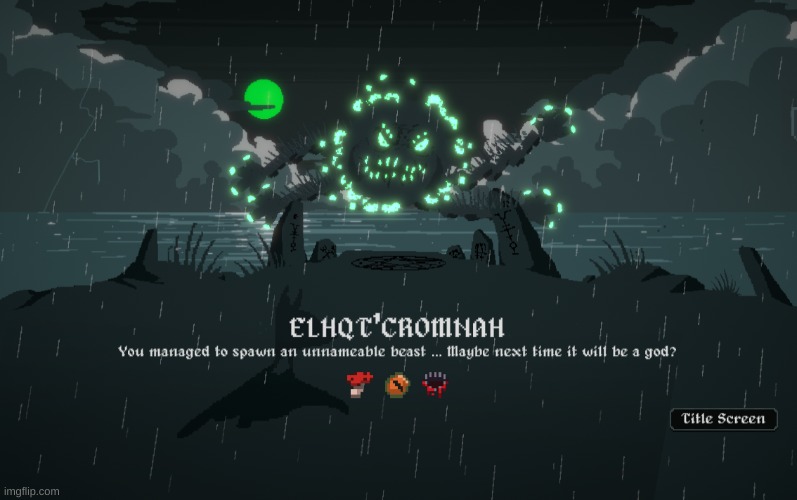Select the red mushroom ingredient icon

[356, 384]
